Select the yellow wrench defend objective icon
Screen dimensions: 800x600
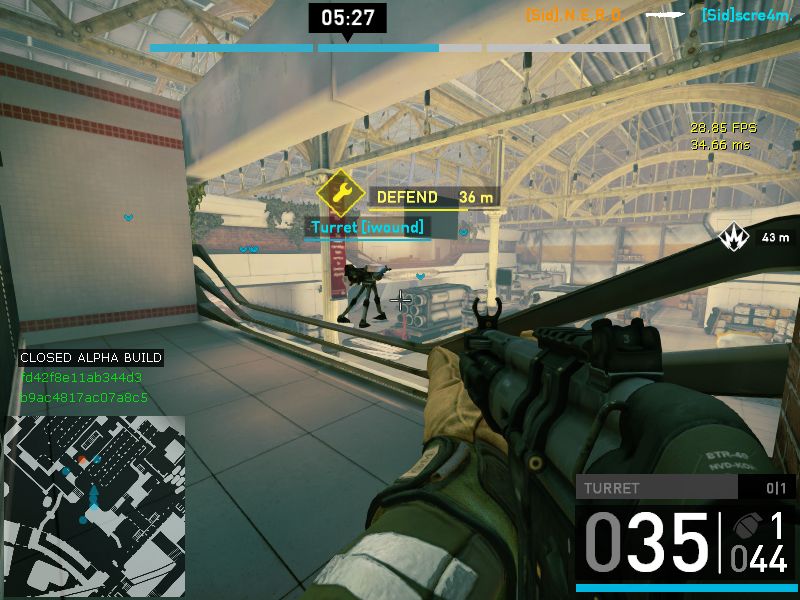click(x=339, y=195)
